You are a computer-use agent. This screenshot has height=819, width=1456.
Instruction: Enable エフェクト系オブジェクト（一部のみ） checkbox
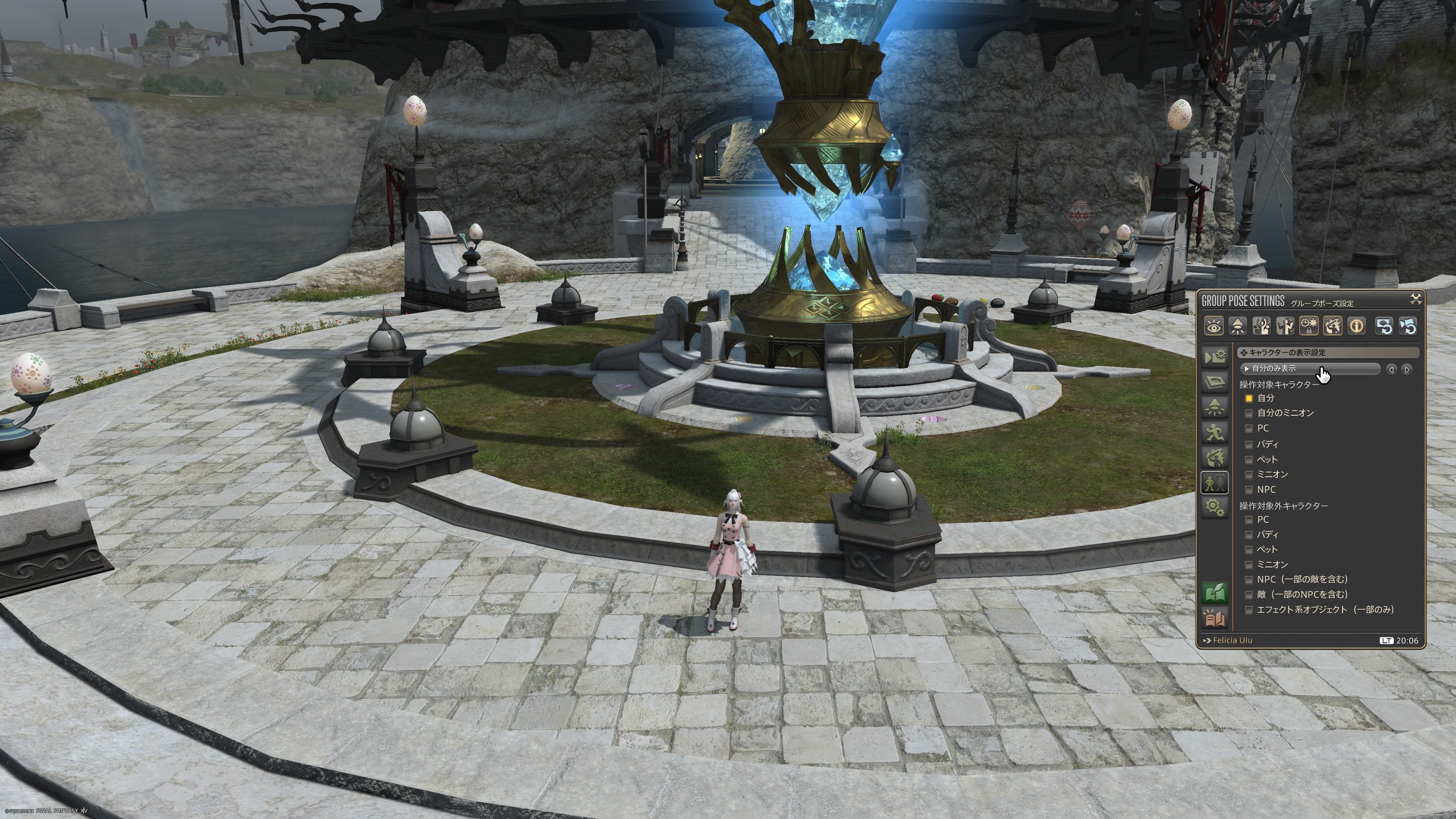(x=1249, y=610)
